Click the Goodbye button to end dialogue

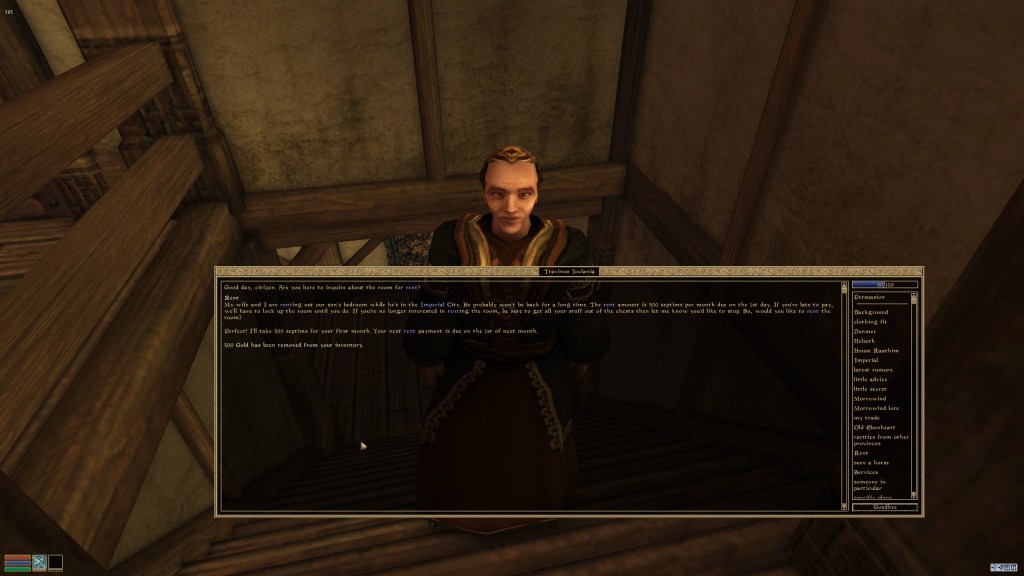coord(885,507)
